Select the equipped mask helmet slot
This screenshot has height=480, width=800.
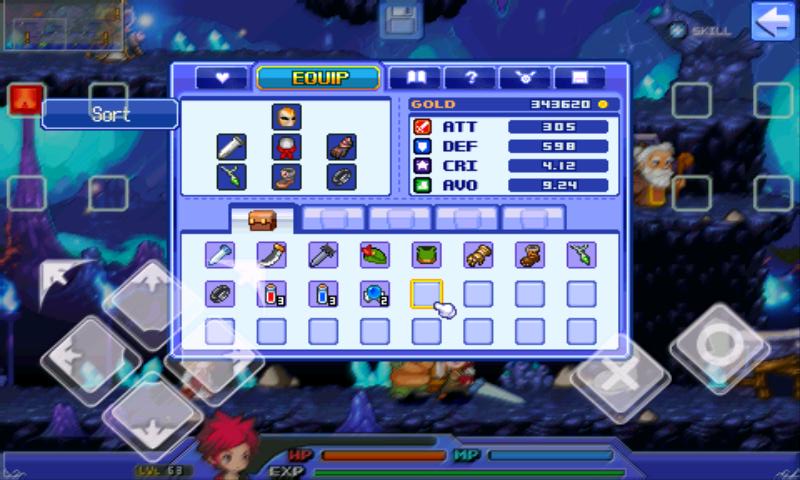tap(287, 116)
